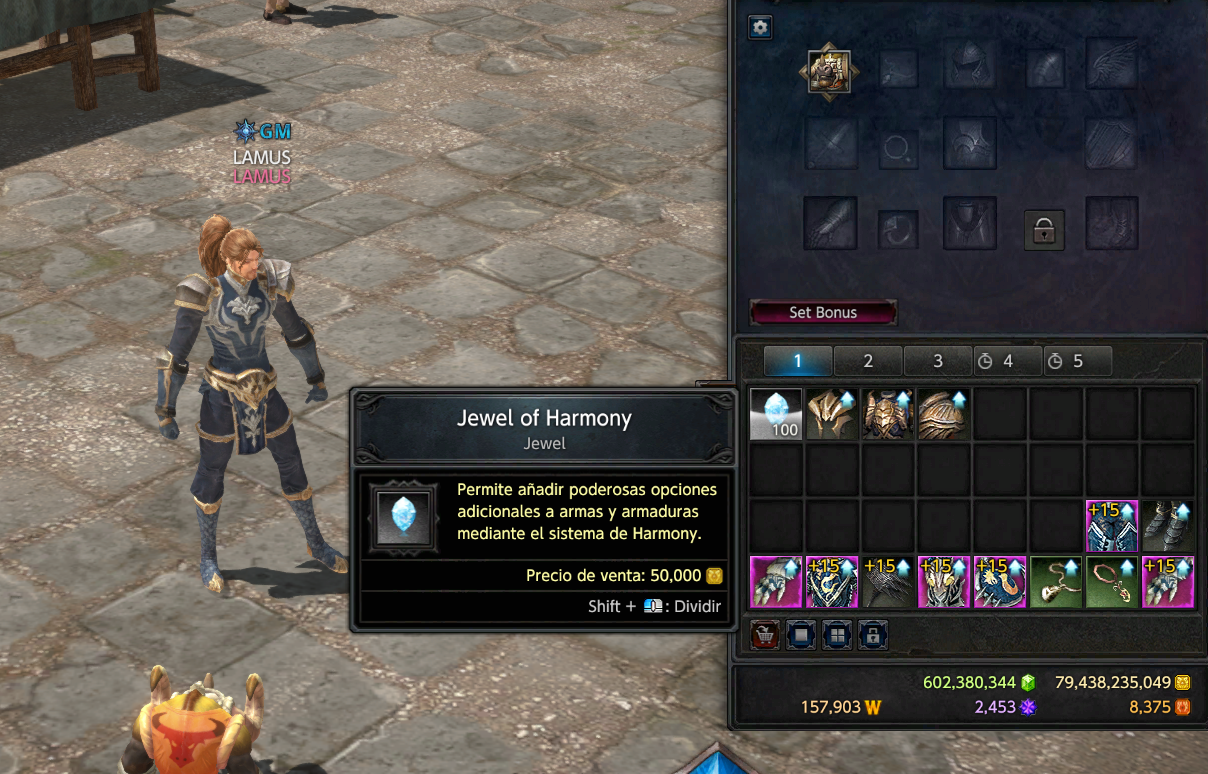Select the red-gem ring necklace item
Viewport: 1208px width, 774px height.
[1112, 582]
